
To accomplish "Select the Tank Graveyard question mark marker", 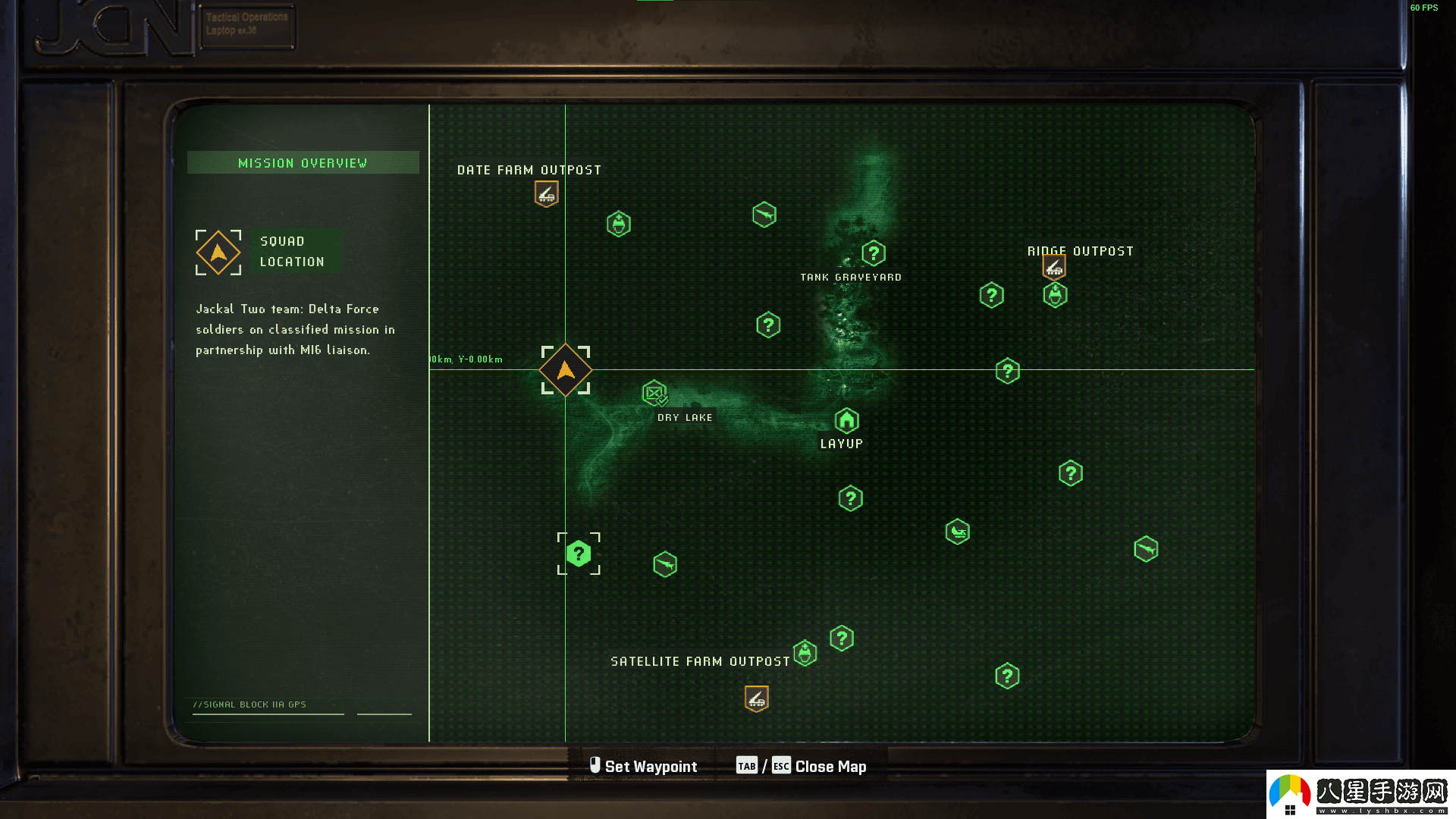I will (x=874, y=253).
